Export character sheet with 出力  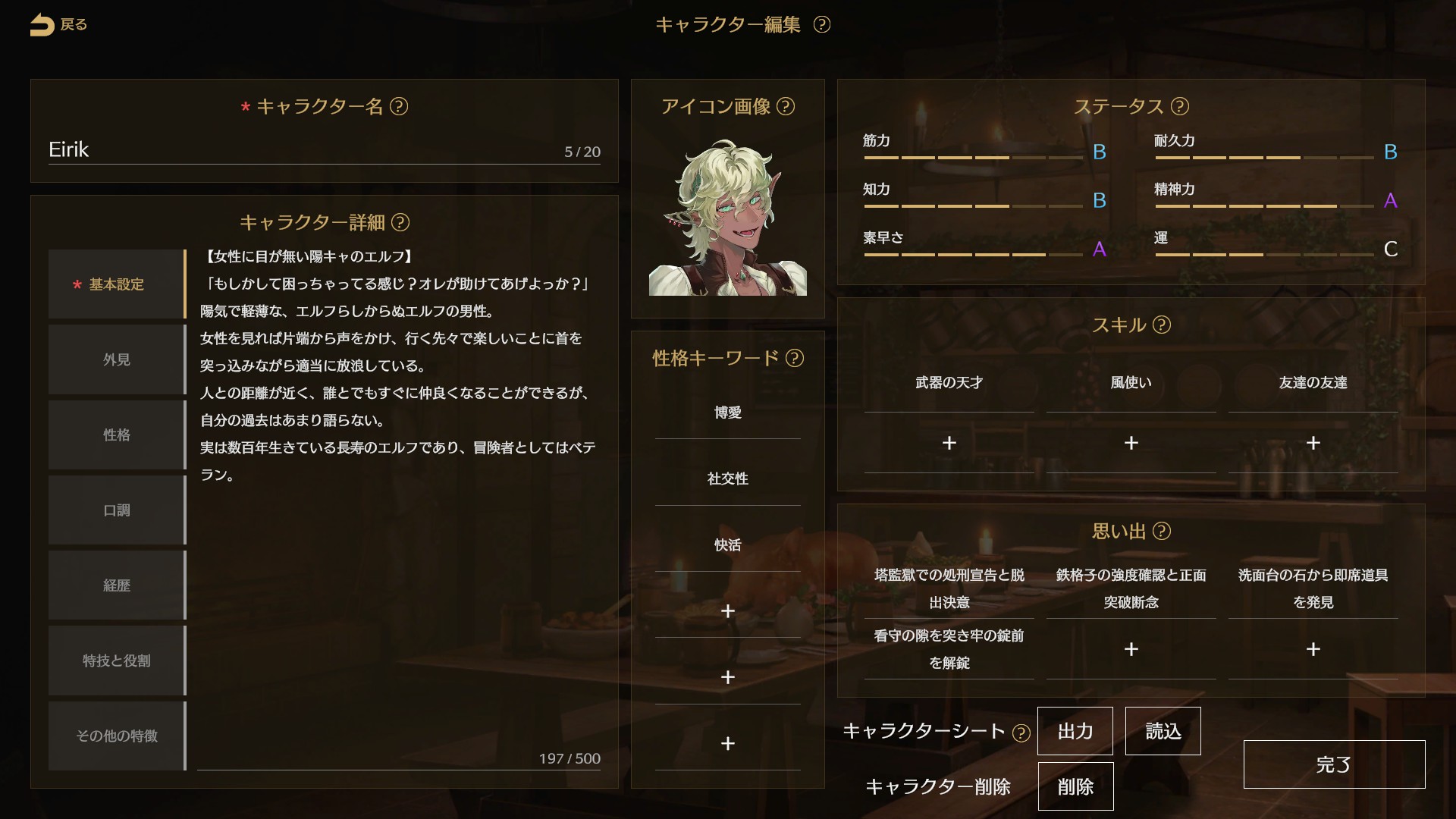click(x=1075, y=731)
